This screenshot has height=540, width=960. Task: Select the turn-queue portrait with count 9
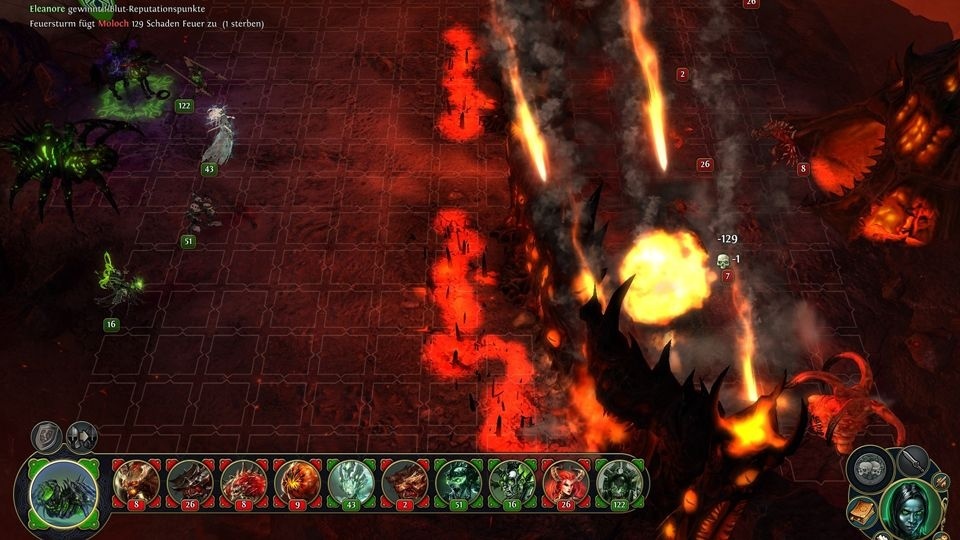click(297, 481)
